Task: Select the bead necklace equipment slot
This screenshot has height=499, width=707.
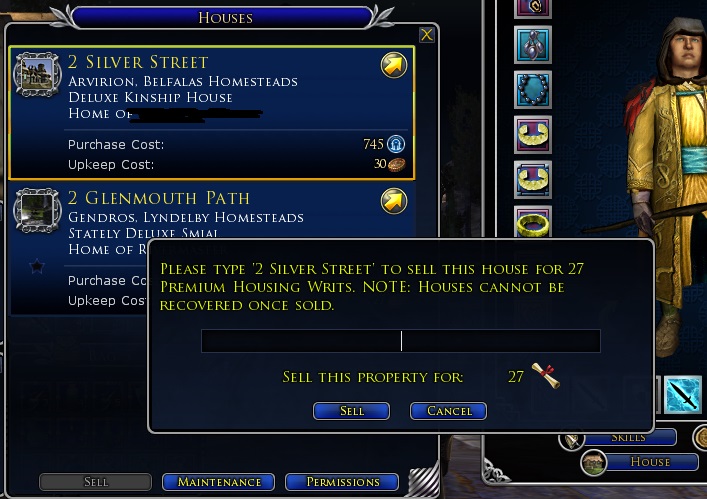Action: point(533,88)
